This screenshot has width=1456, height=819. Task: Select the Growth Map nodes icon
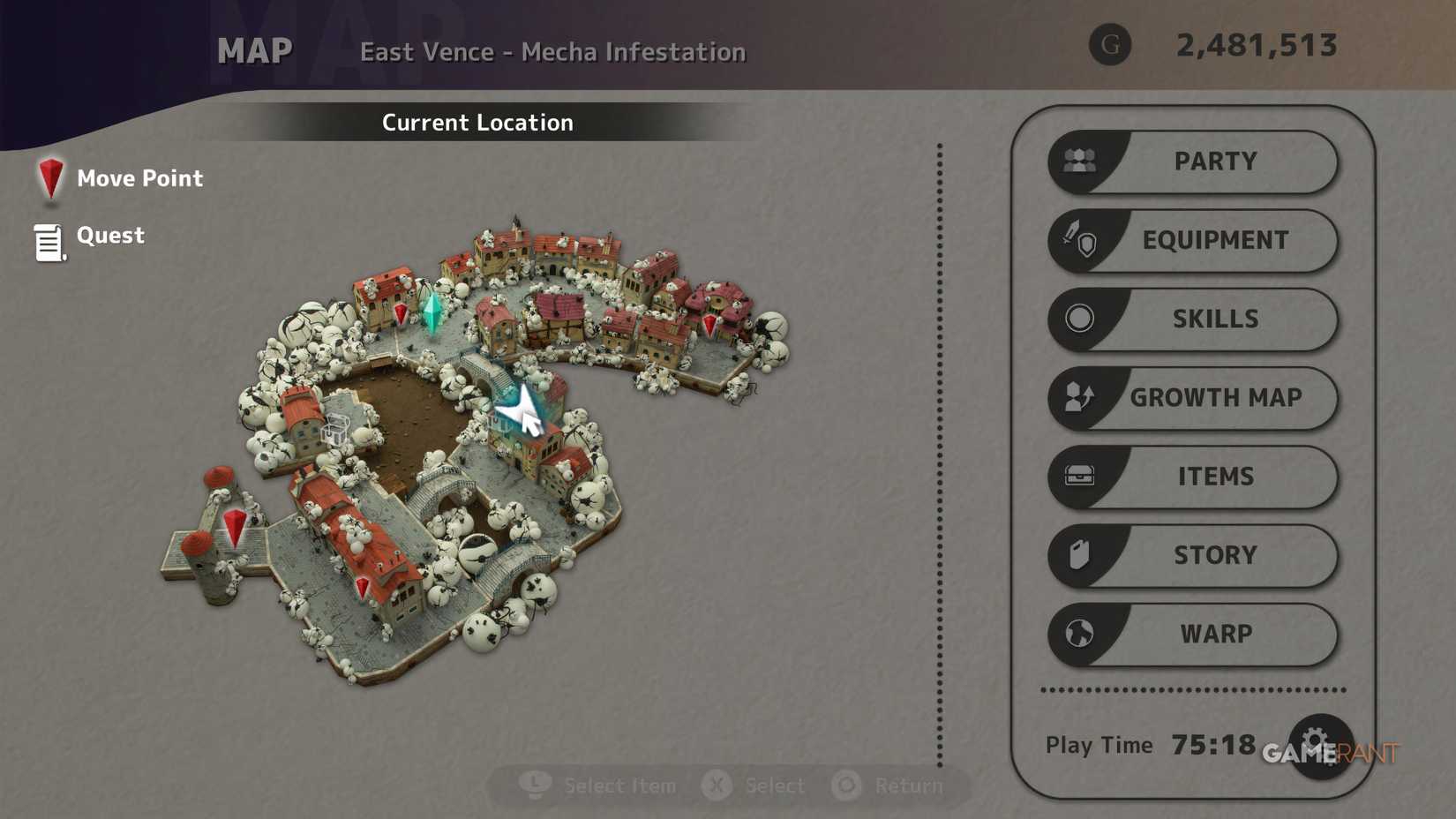(1078, 398)
